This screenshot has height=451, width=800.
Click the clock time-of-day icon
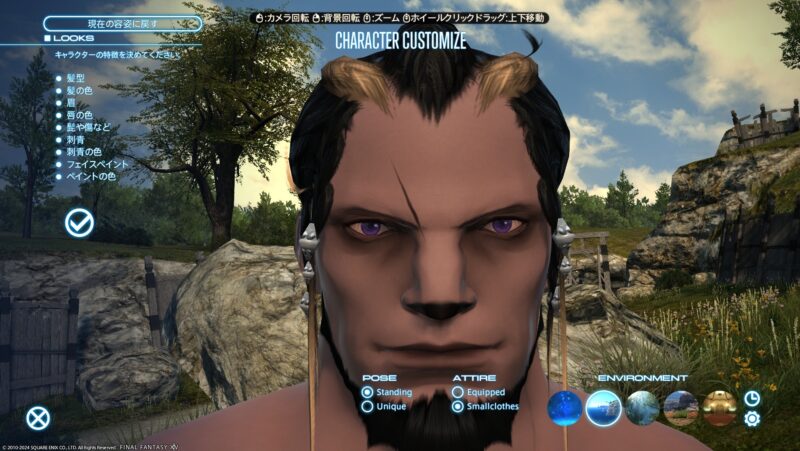click(x=752, y=398)
